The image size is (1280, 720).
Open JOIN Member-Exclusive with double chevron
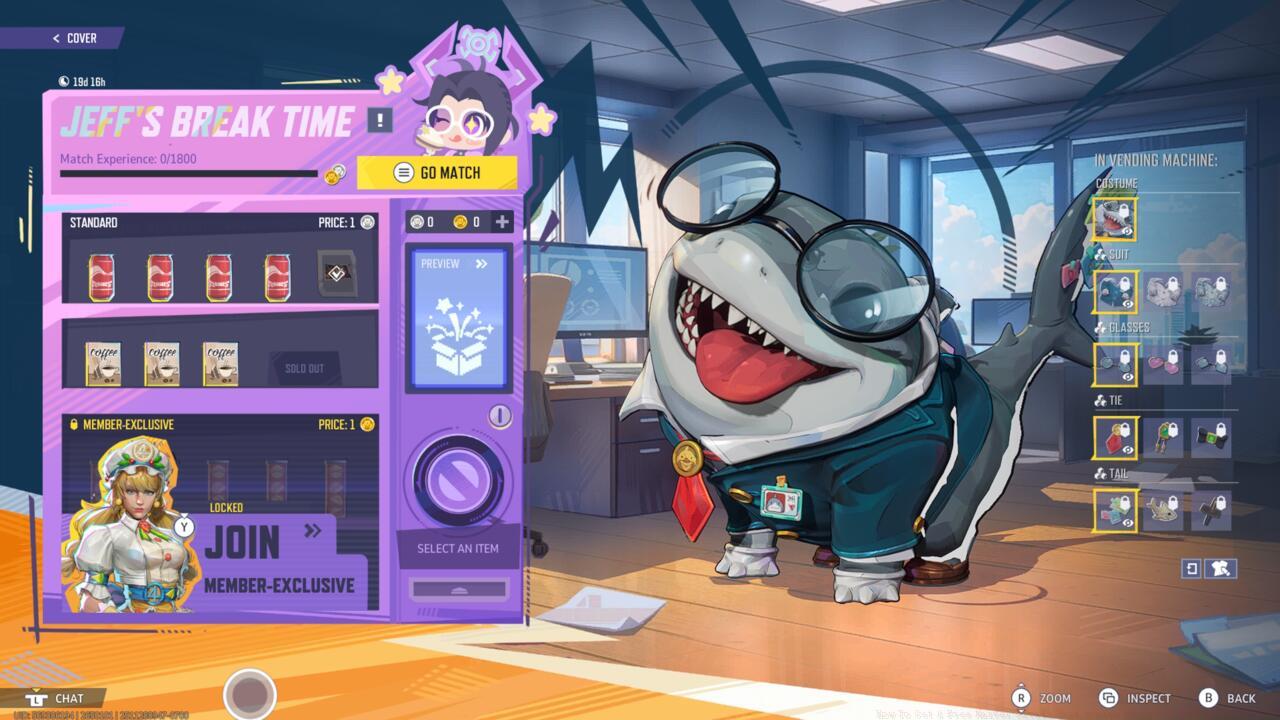coord(314,532)
